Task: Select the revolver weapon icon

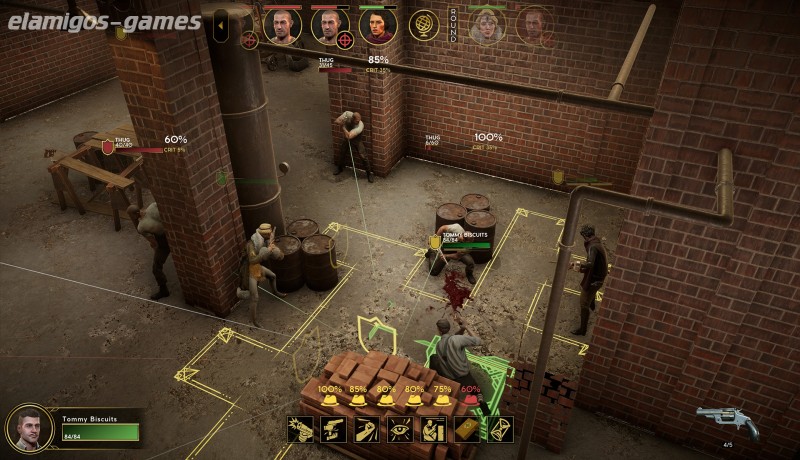Action: 726,421
